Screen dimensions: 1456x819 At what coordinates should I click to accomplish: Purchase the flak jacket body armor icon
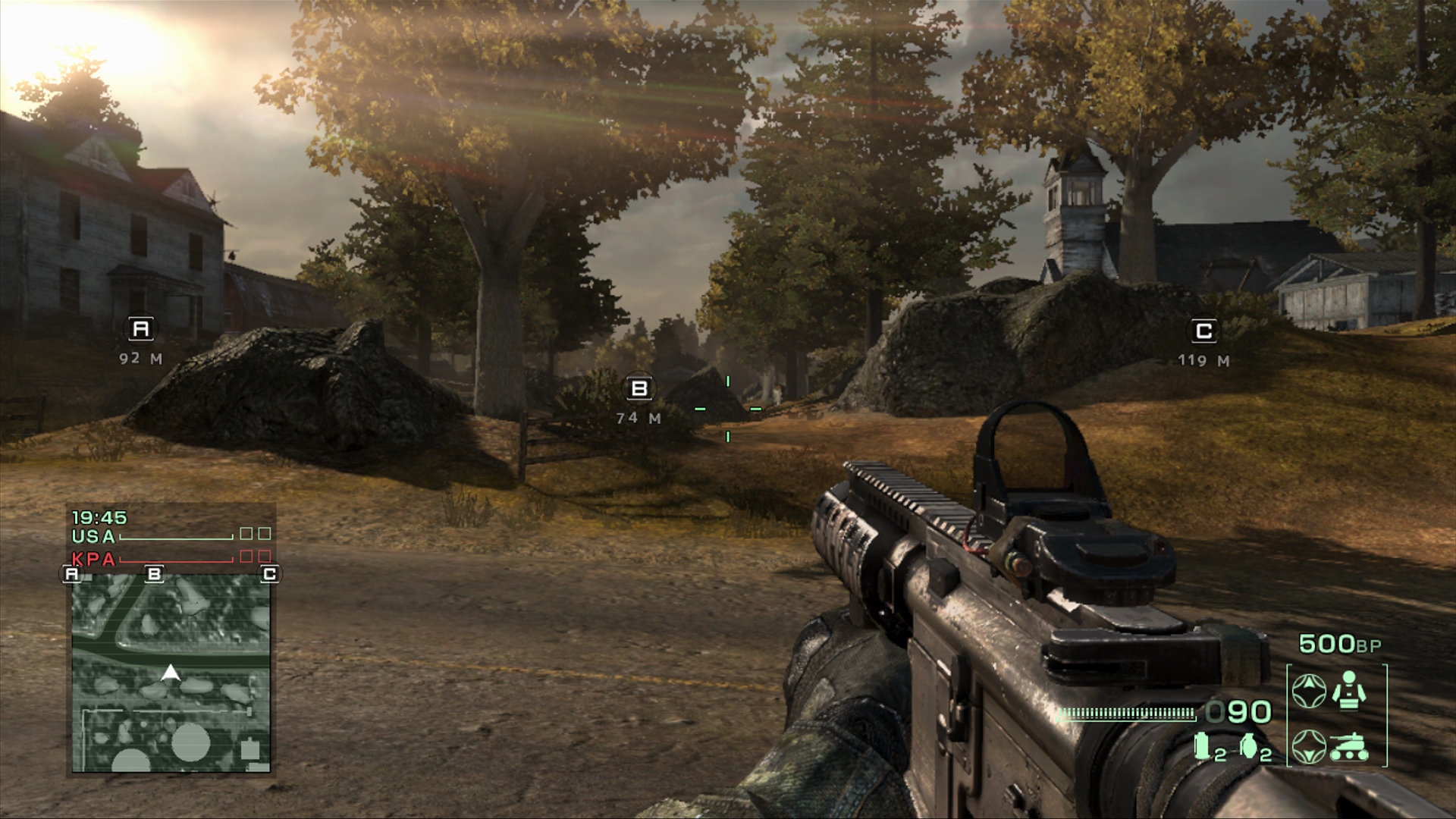pos(1349,690)
